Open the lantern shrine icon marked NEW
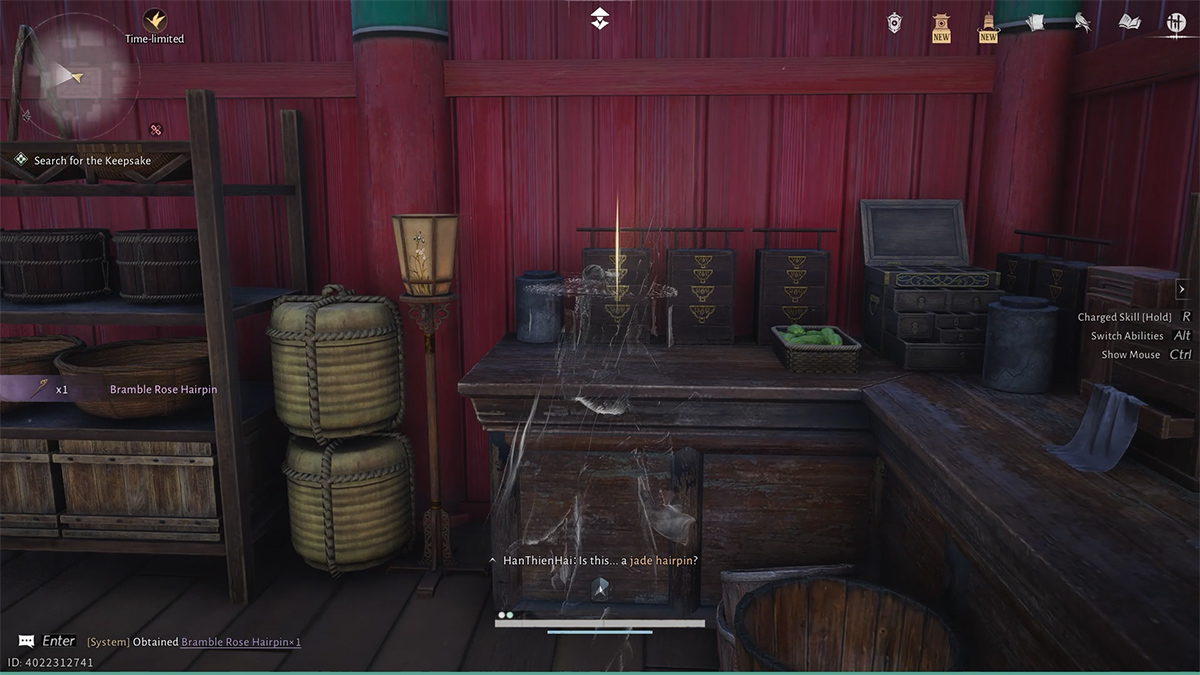1200x675 pixels. pyautogui.click(x=941, y=24)
